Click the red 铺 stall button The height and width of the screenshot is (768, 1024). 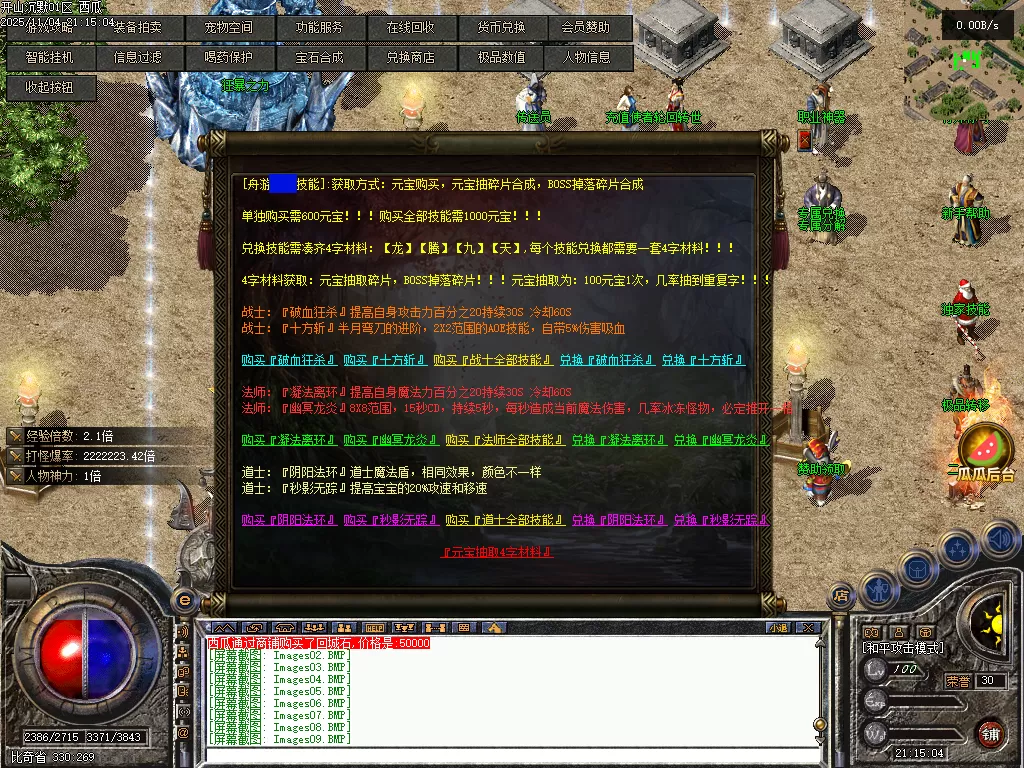click(x=990, y=732)
